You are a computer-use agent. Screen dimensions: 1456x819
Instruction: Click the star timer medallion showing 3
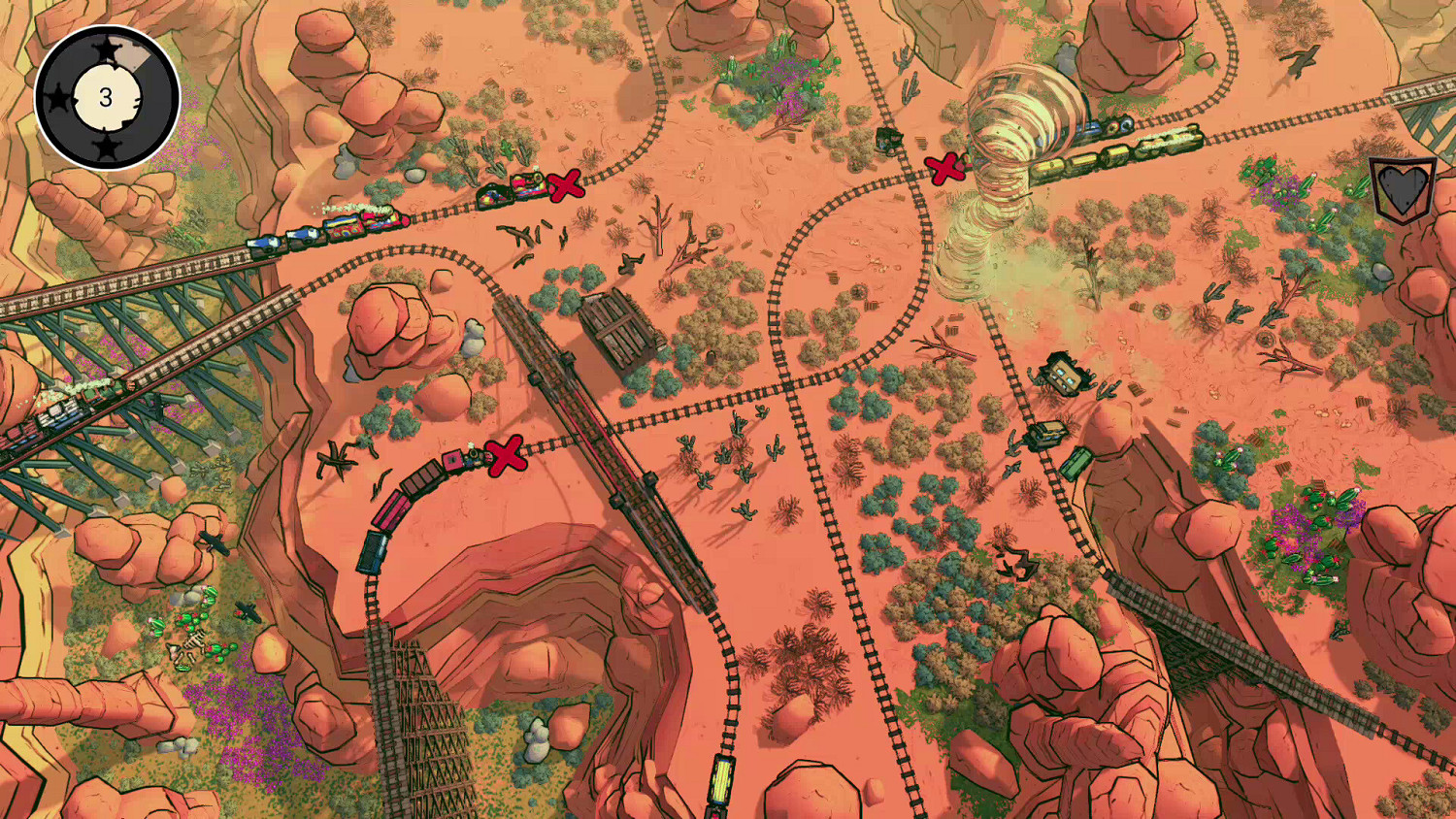[107, 94]
